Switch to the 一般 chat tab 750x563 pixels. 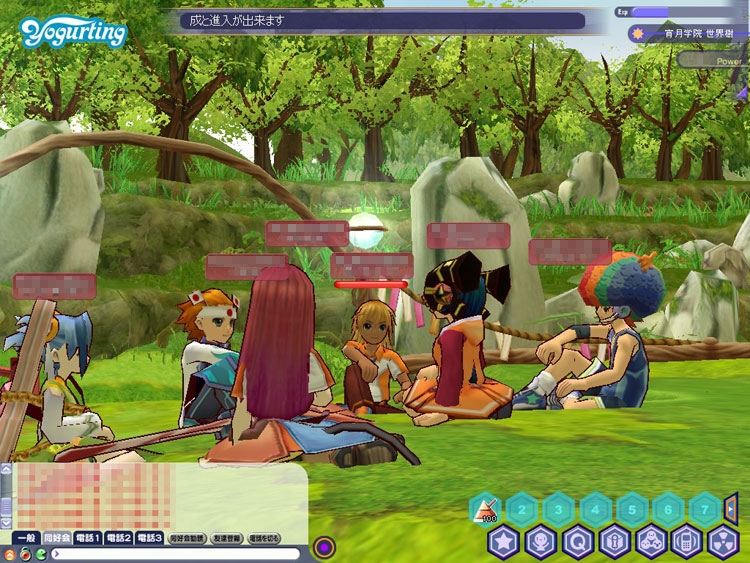27,538
